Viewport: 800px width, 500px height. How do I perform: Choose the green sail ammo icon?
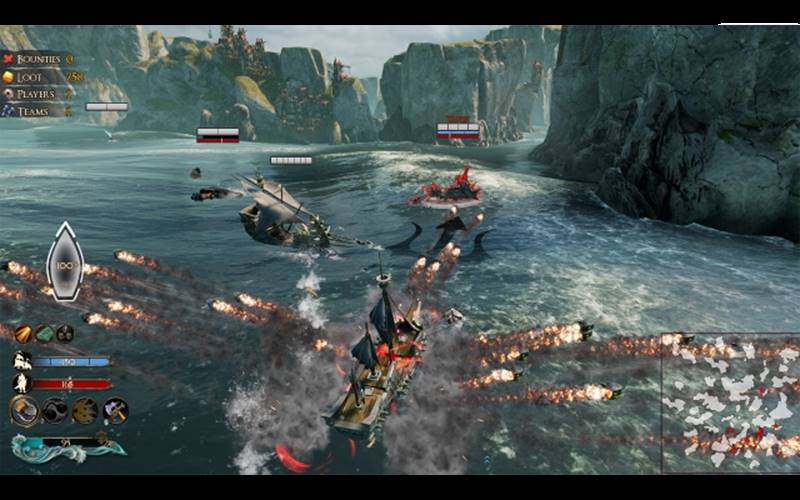tap(44, 333)
